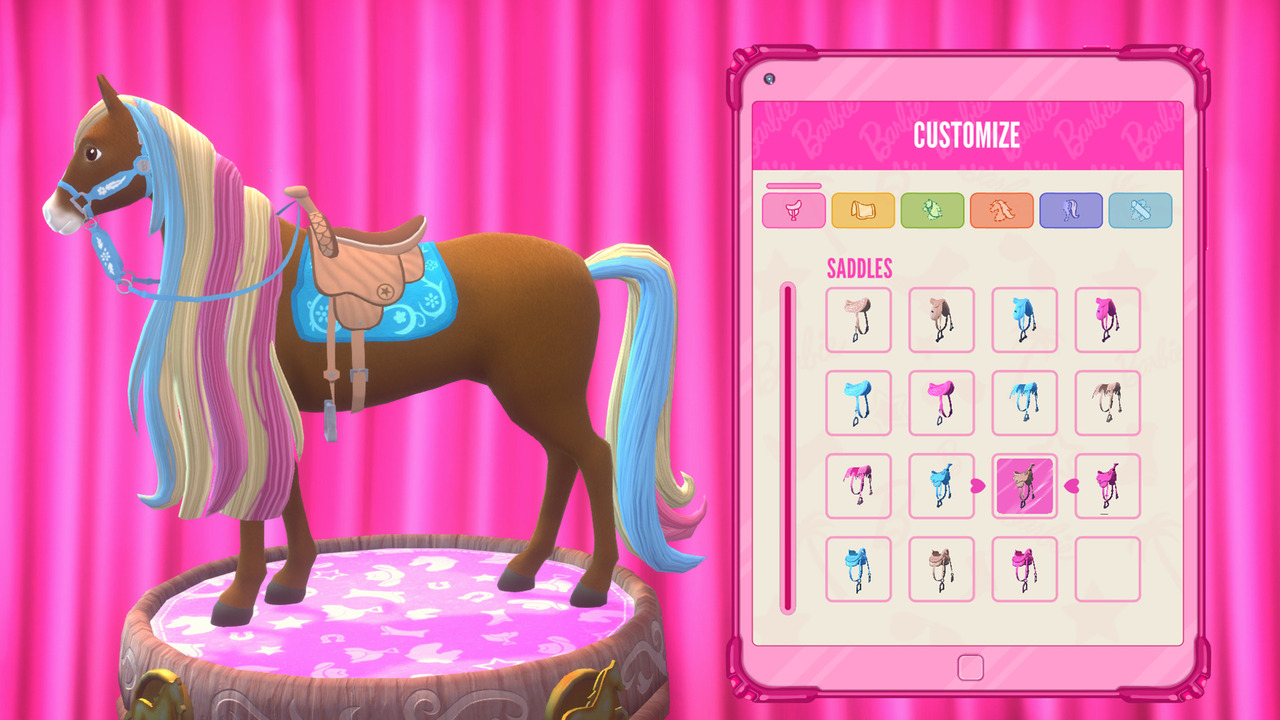Choose the blue saddle left of the selection arrow
1280x720 pixels.
point(941,486)
